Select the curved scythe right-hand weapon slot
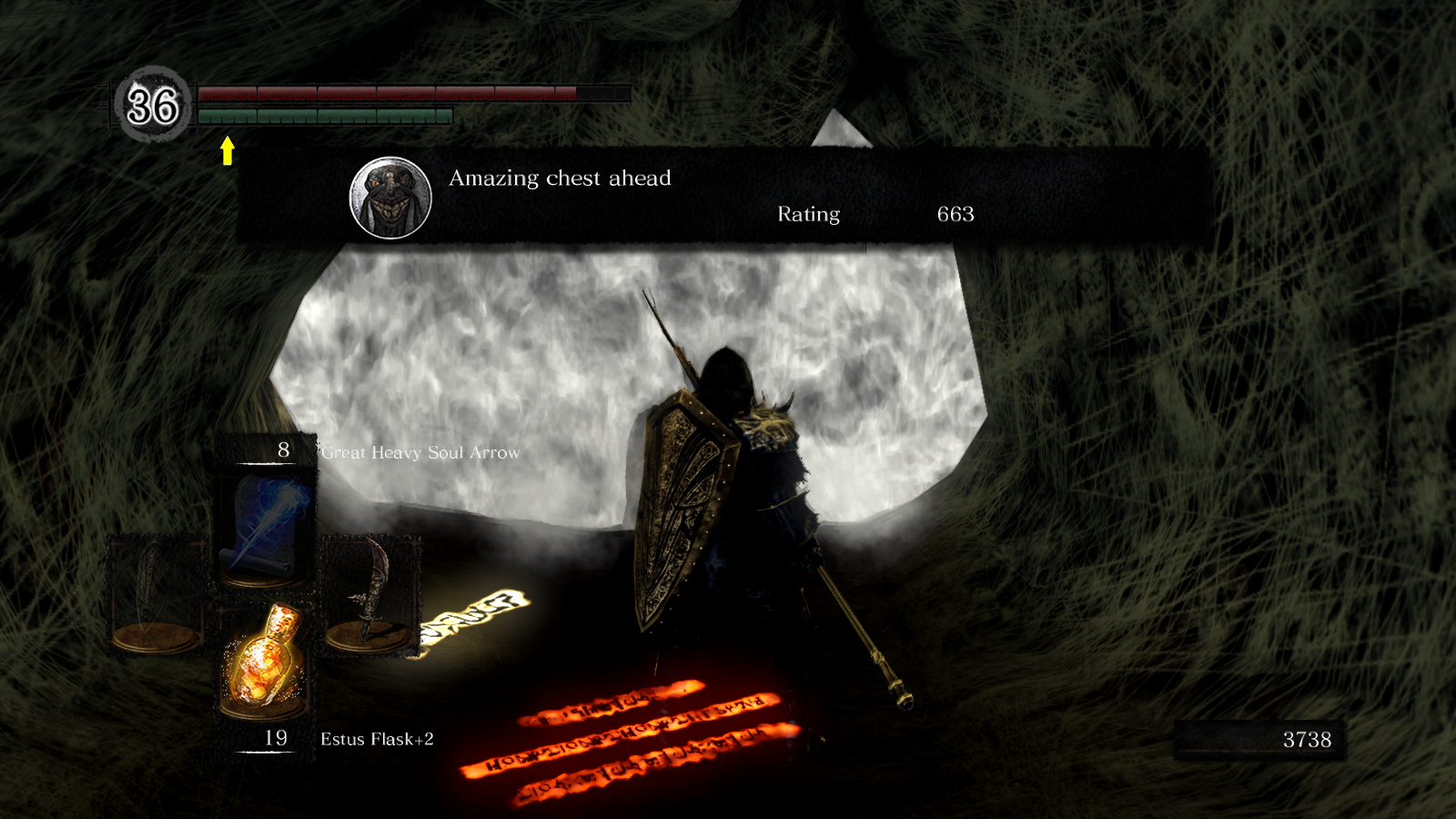 point(370,591)
